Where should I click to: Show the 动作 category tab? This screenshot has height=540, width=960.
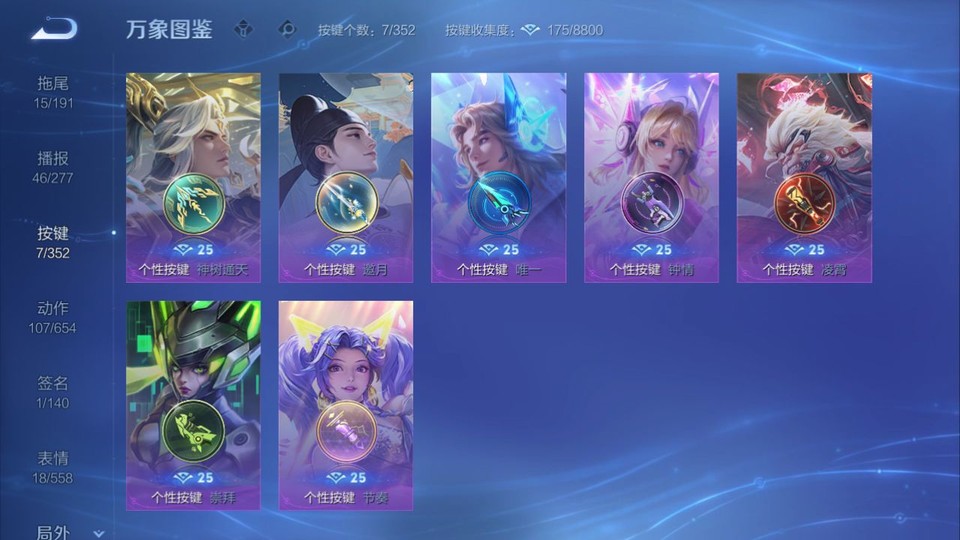[54, 317]
